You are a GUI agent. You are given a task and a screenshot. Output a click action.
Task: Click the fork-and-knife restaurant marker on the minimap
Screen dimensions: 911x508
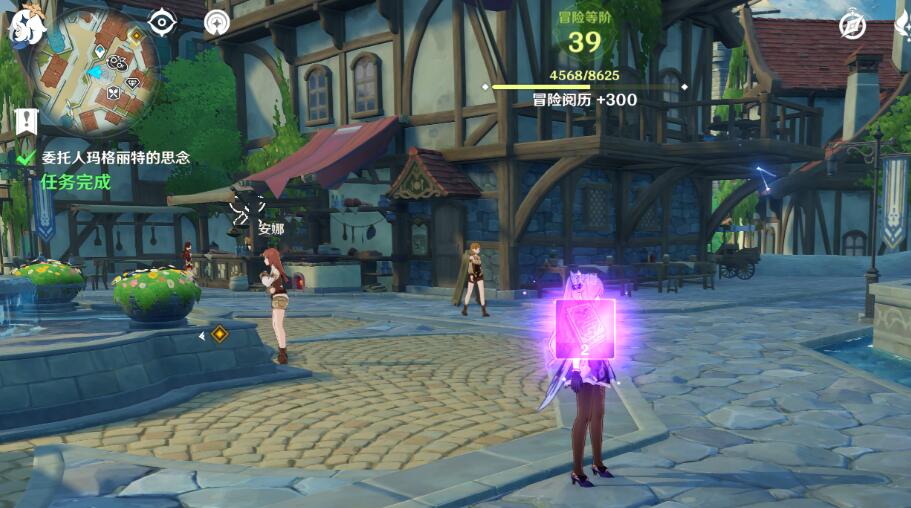pos(113,92)
